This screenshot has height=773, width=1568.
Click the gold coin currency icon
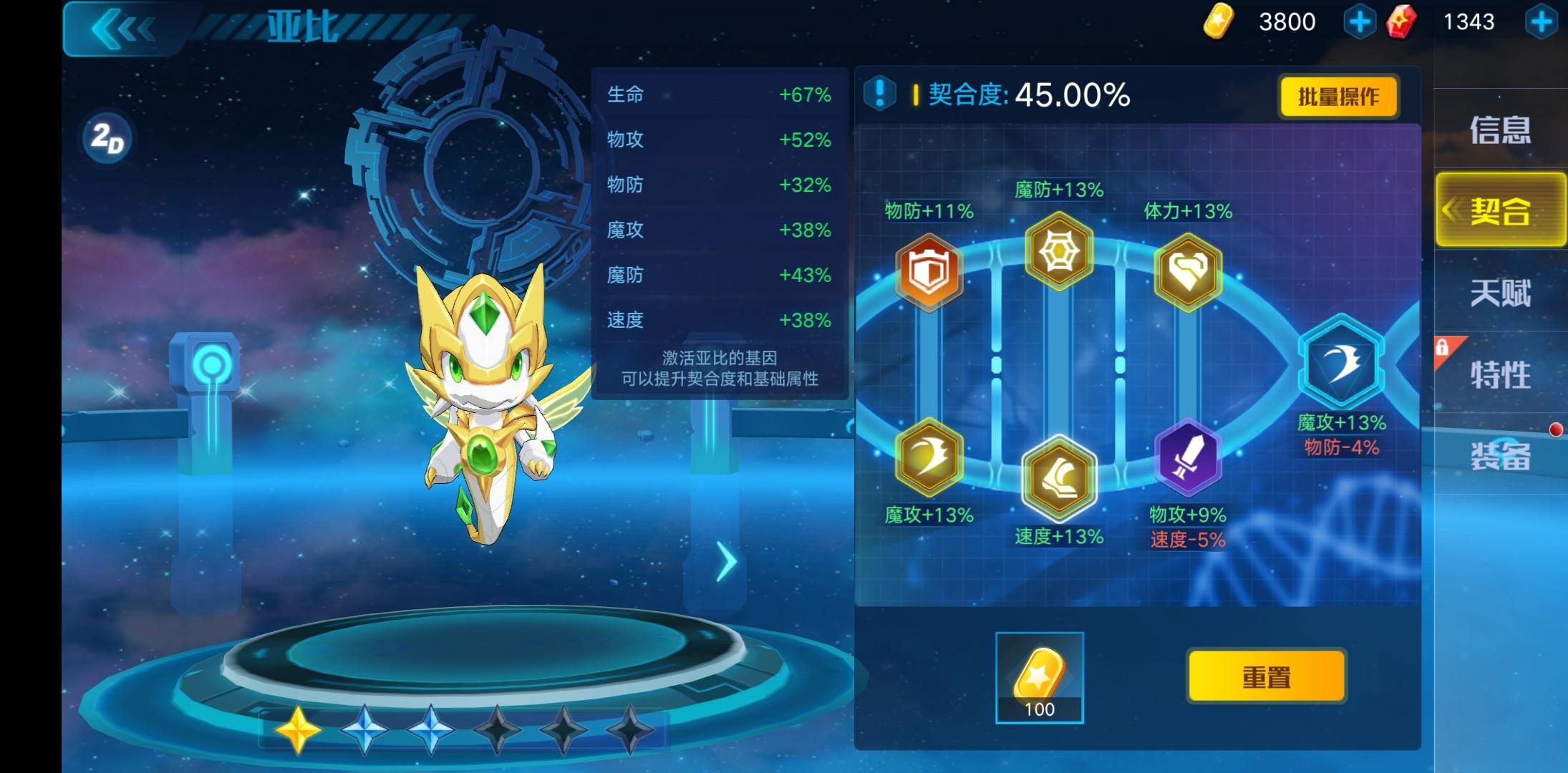pos(1217,21)
